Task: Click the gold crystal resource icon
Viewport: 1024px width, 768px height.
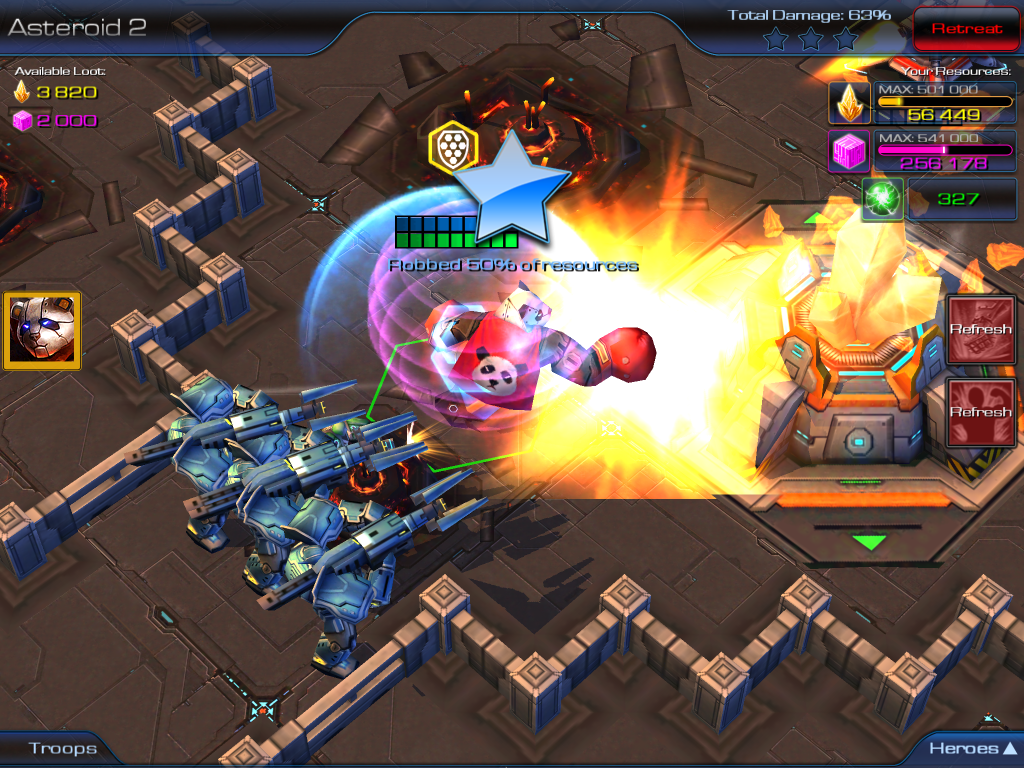Action: tap(849, 102)
